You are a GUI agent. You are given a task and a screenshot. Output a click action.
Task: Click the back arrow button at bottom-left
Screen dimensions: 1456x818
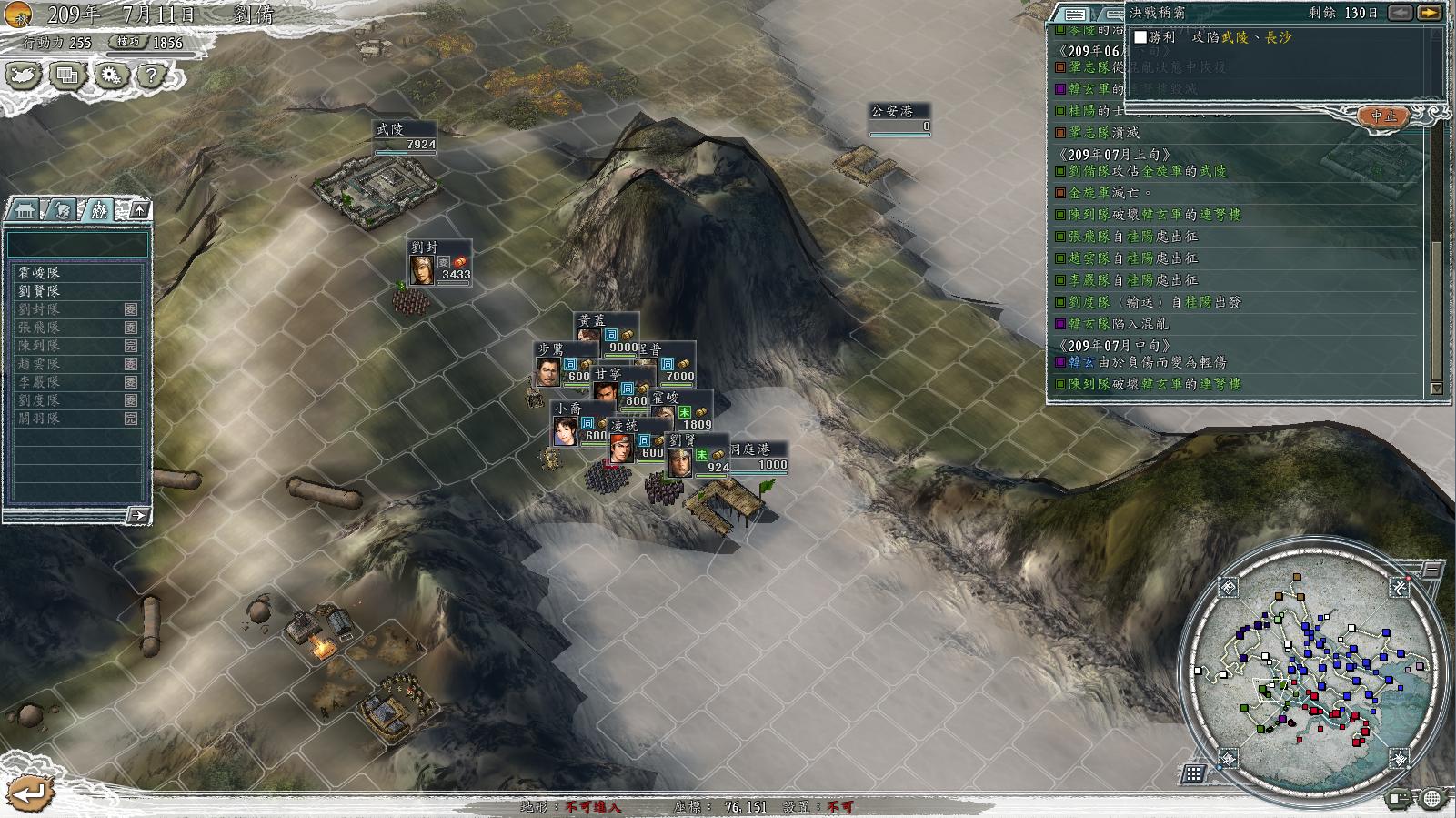(x=28, y=791)
